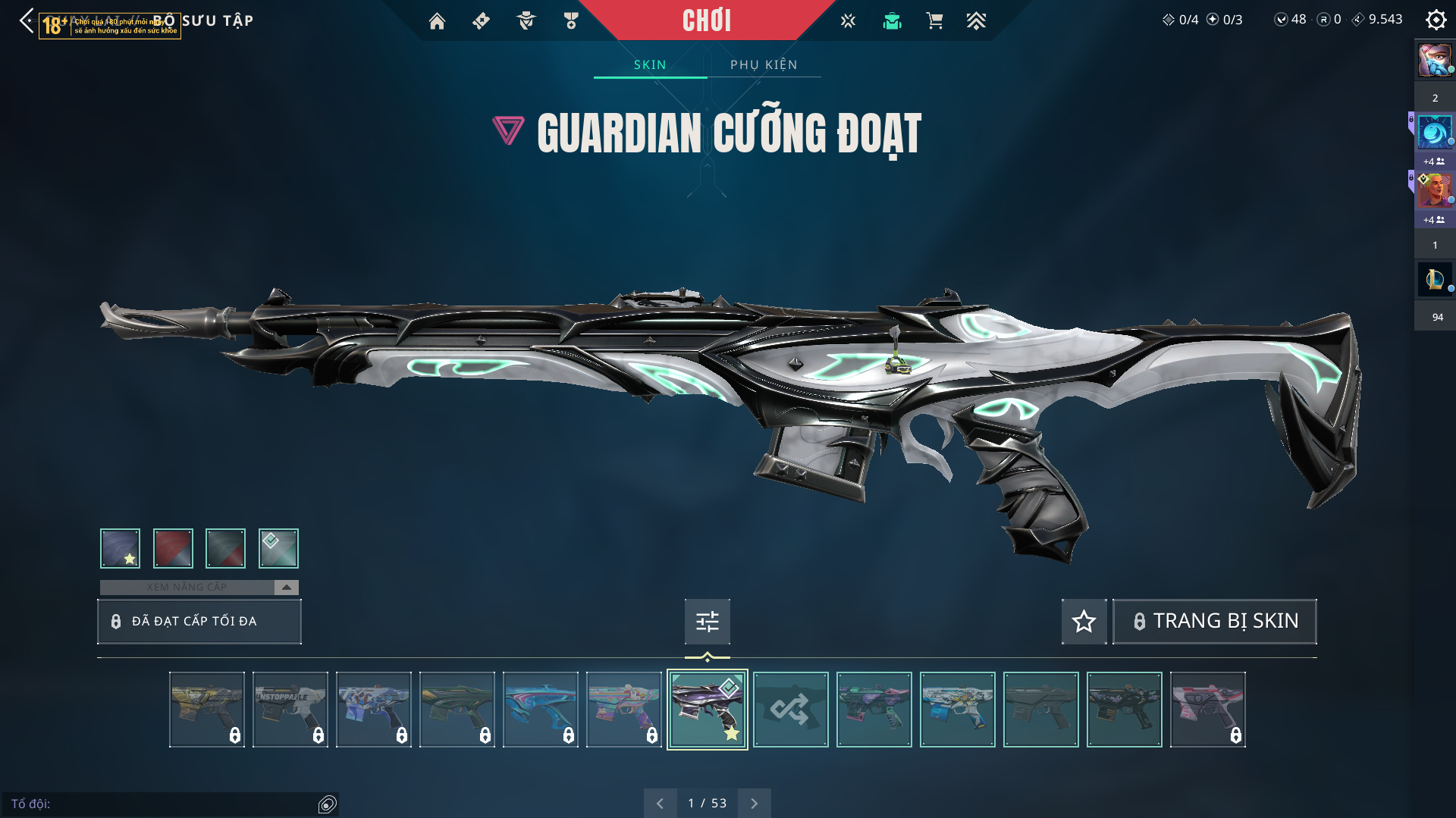1456x818 pixels.
Task: Choose the first starred purple variant swatch
Action: [121, 548]
